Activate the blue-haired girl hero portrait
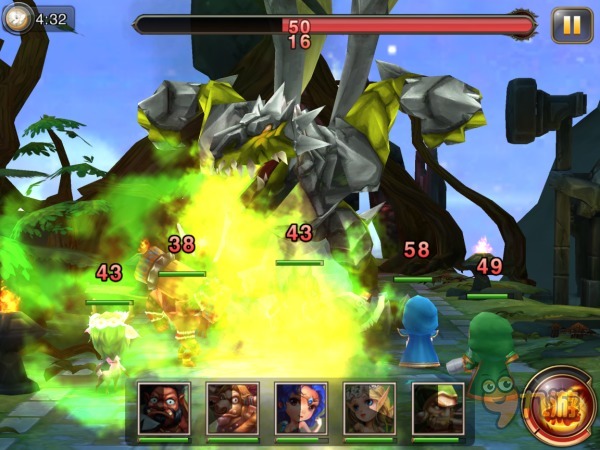 tap(301, 409)
